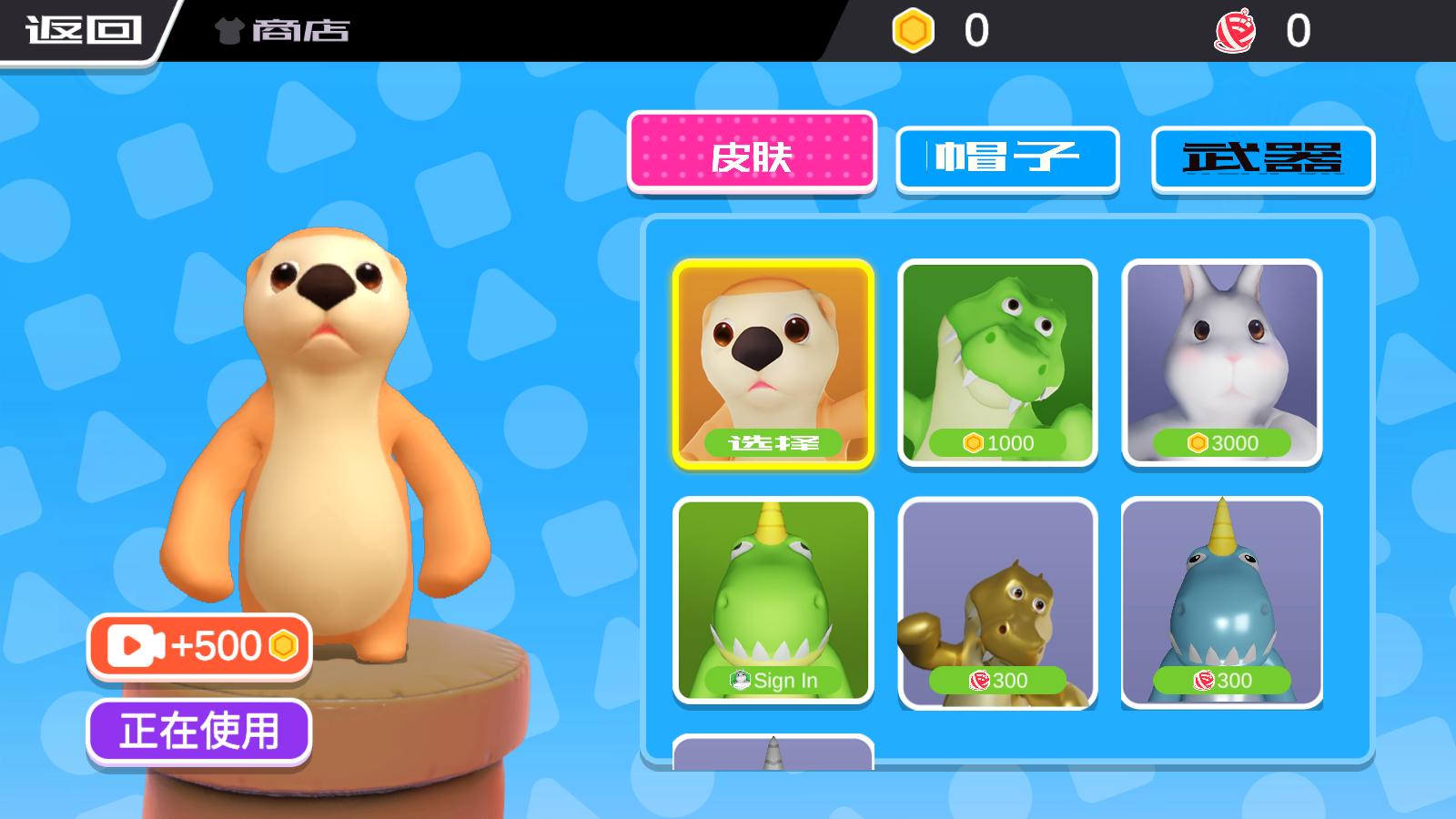Screen dimensions: 1456x819
Task: Click the shirt shop icon next to 商店
Action: (x=226, y=30)
